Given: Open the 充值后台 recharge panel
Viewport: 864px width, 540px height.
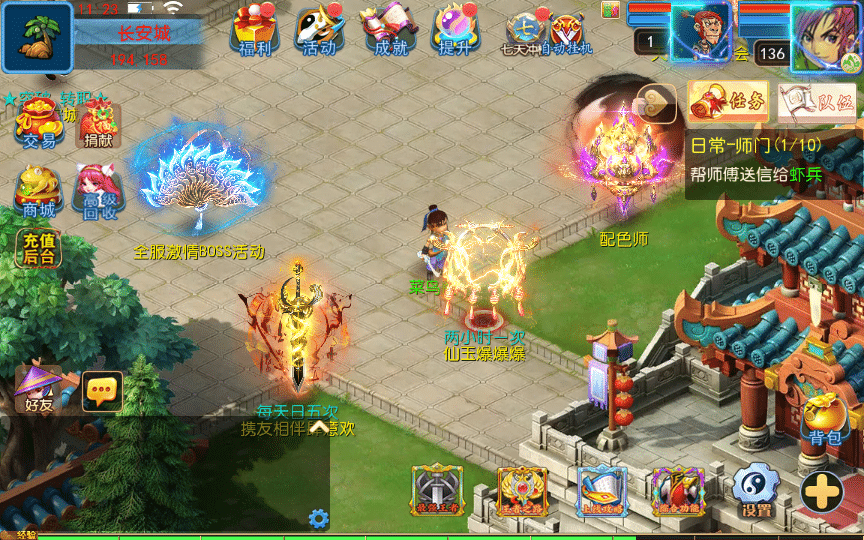Looking at the screenshot, I should click(38, 247).
